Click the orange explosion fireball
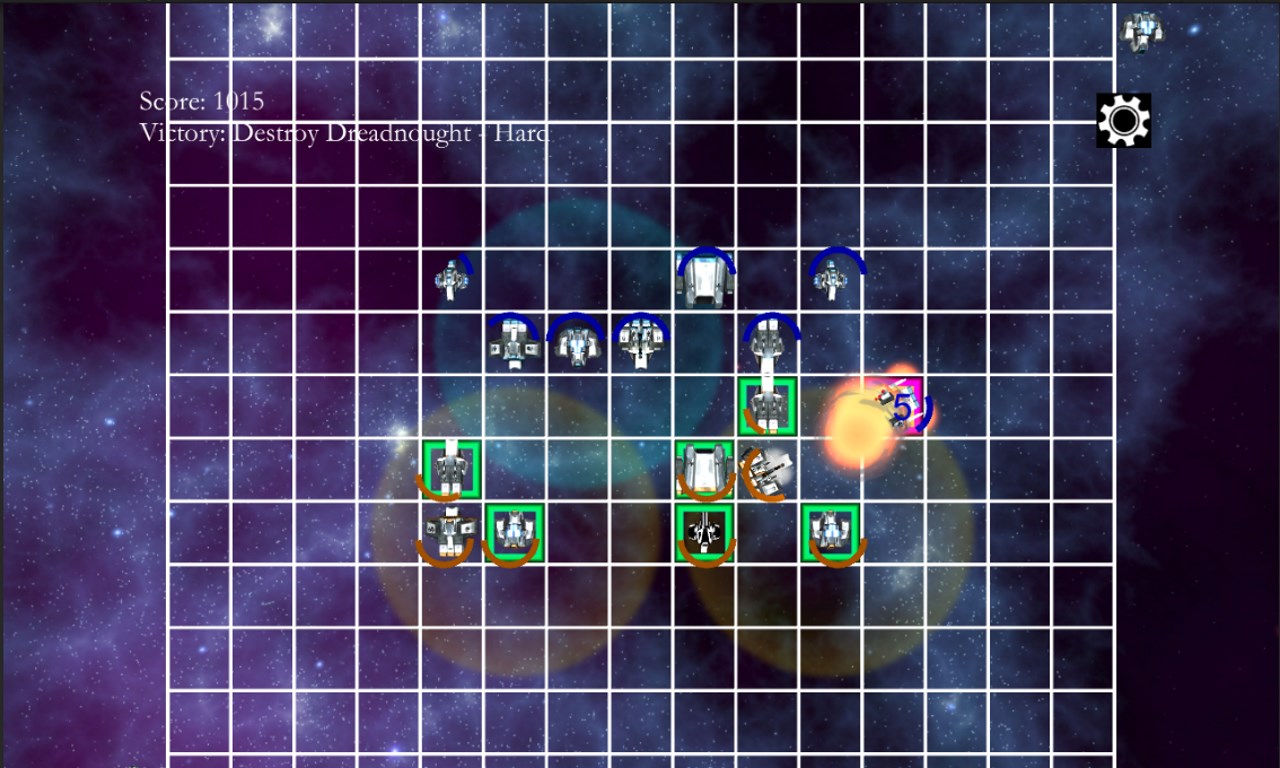Image resolution: width=1280 pixels, height=768 pixels. point(856,430)
